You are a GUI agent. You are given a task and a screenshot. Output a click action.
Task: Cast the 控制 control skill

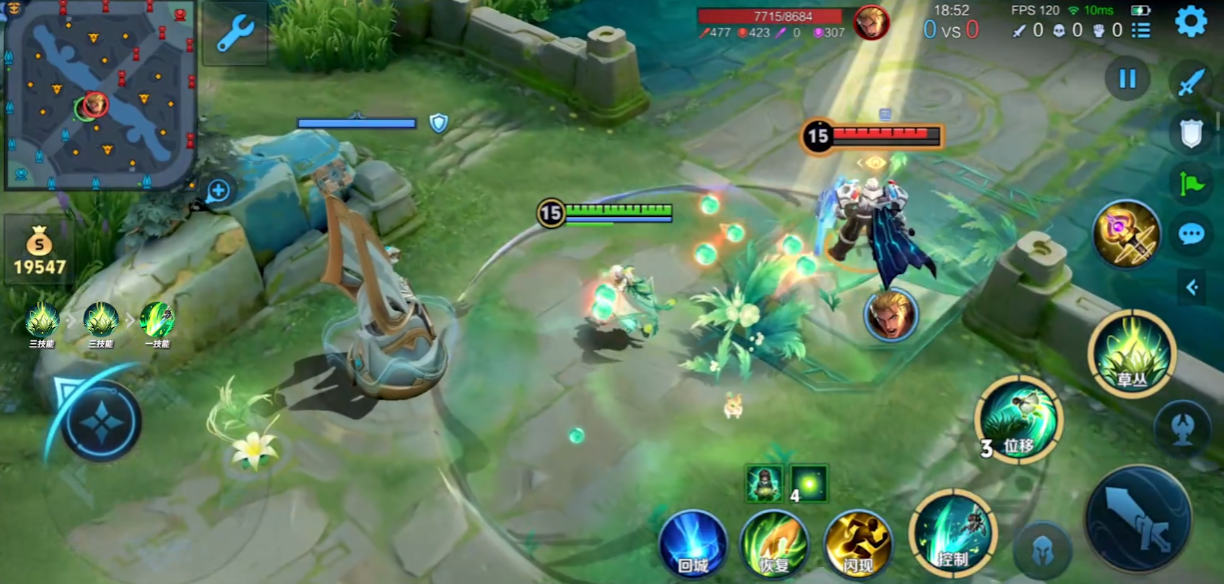tap(952, 532)
